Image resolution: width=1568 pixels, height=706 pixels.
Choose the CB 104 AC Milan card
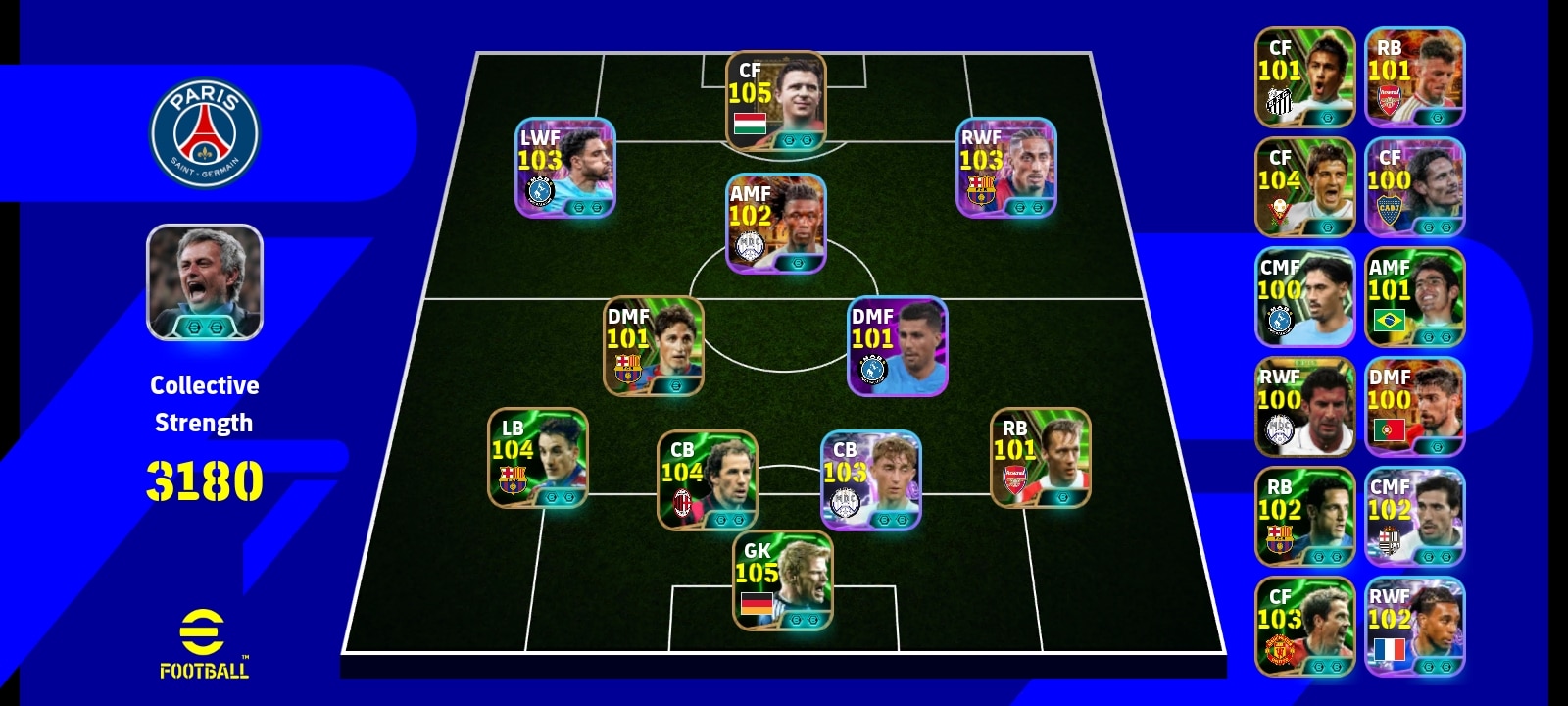707,480
